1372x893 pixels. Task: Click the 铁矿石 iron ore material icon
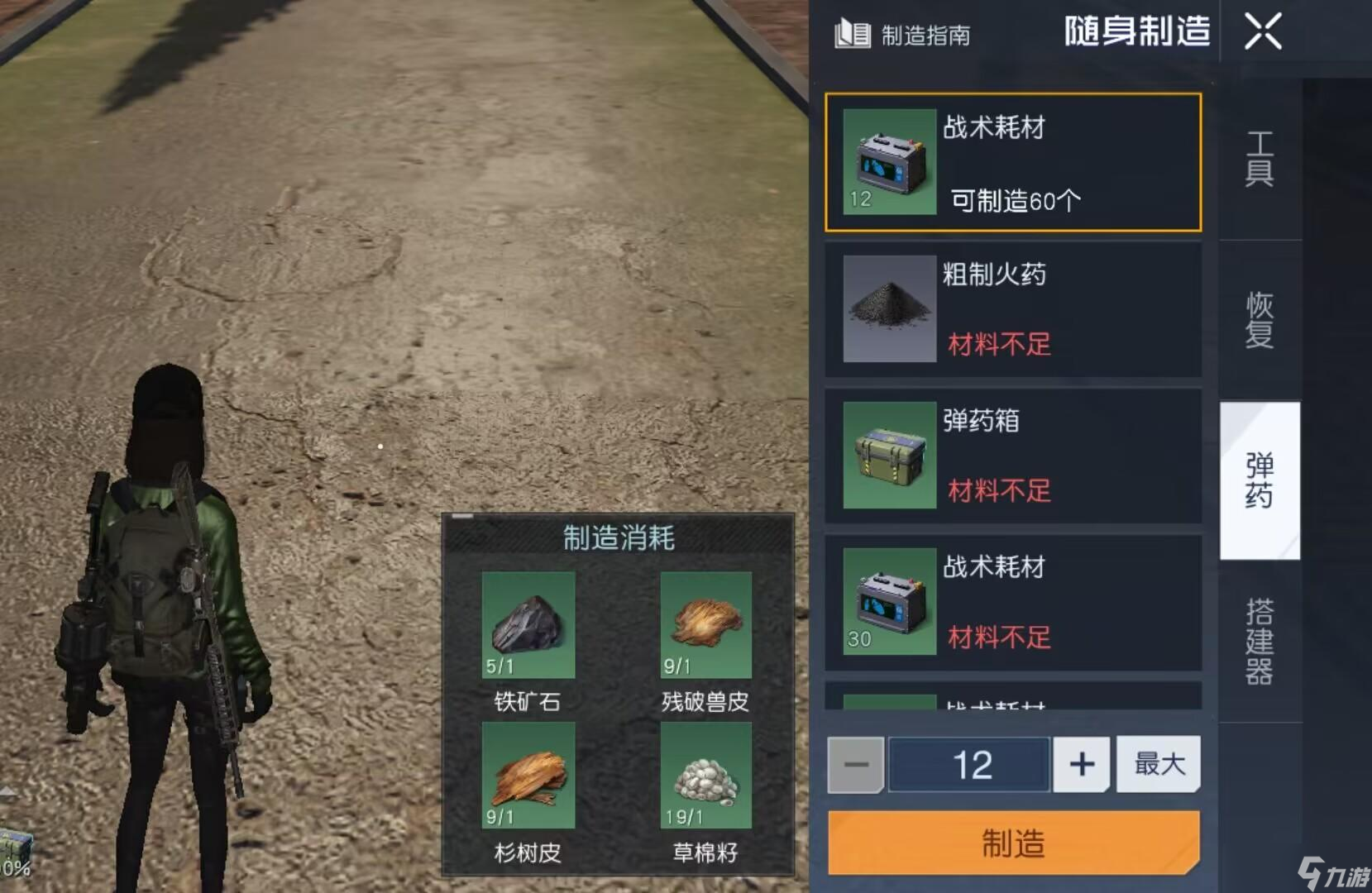(x=527, y=626)
